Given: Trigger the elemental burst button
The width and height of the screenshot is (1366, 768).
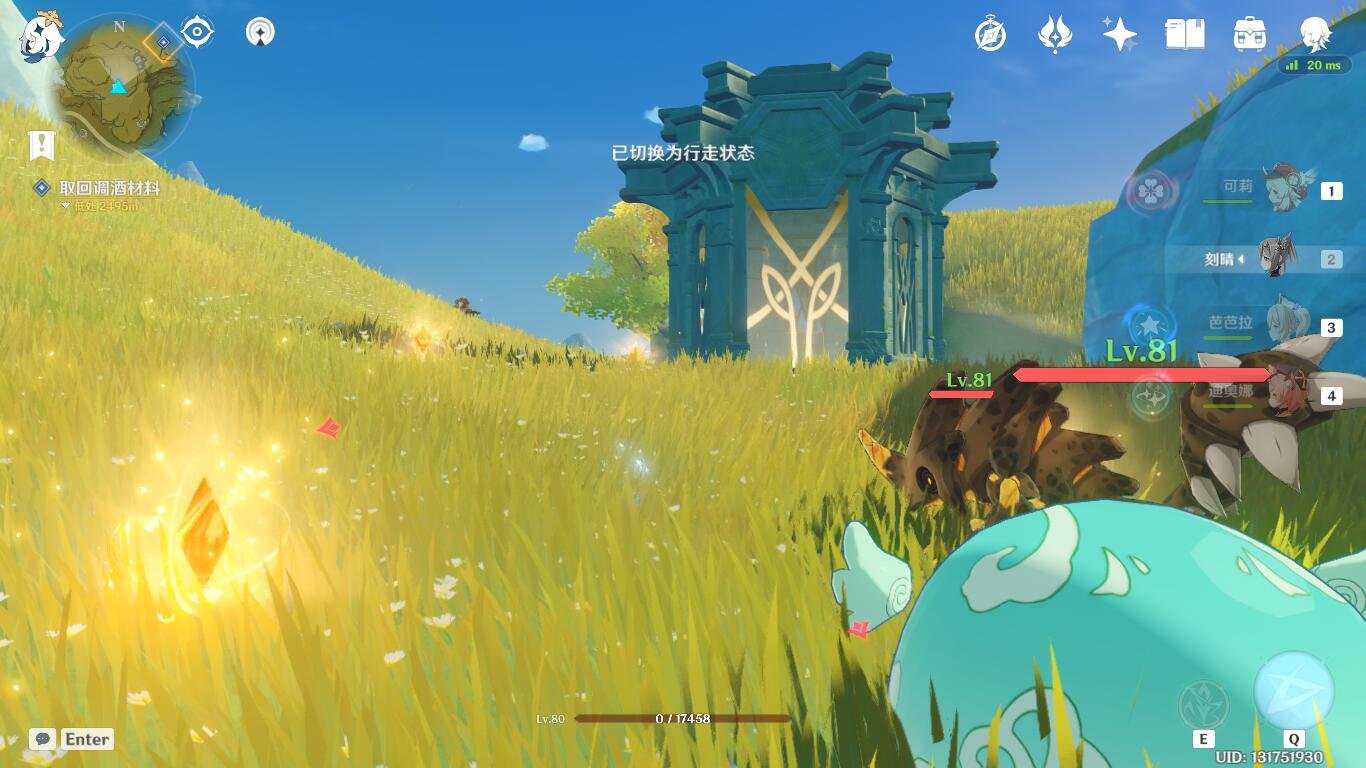Looking at the screenshot, I should point(1294,691).
